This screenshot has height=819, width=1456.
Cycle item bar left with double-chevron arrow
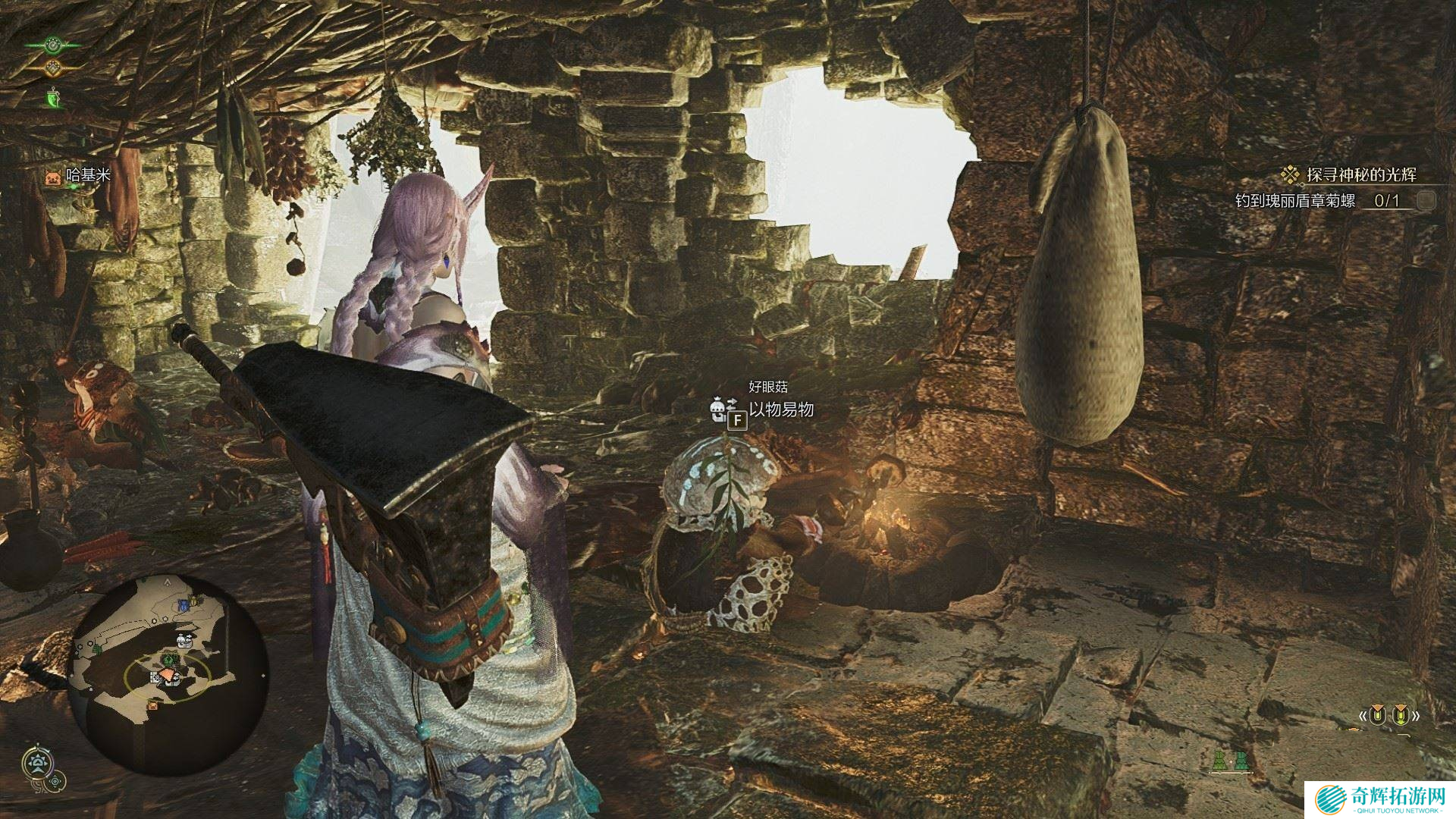pos(1363,715)
